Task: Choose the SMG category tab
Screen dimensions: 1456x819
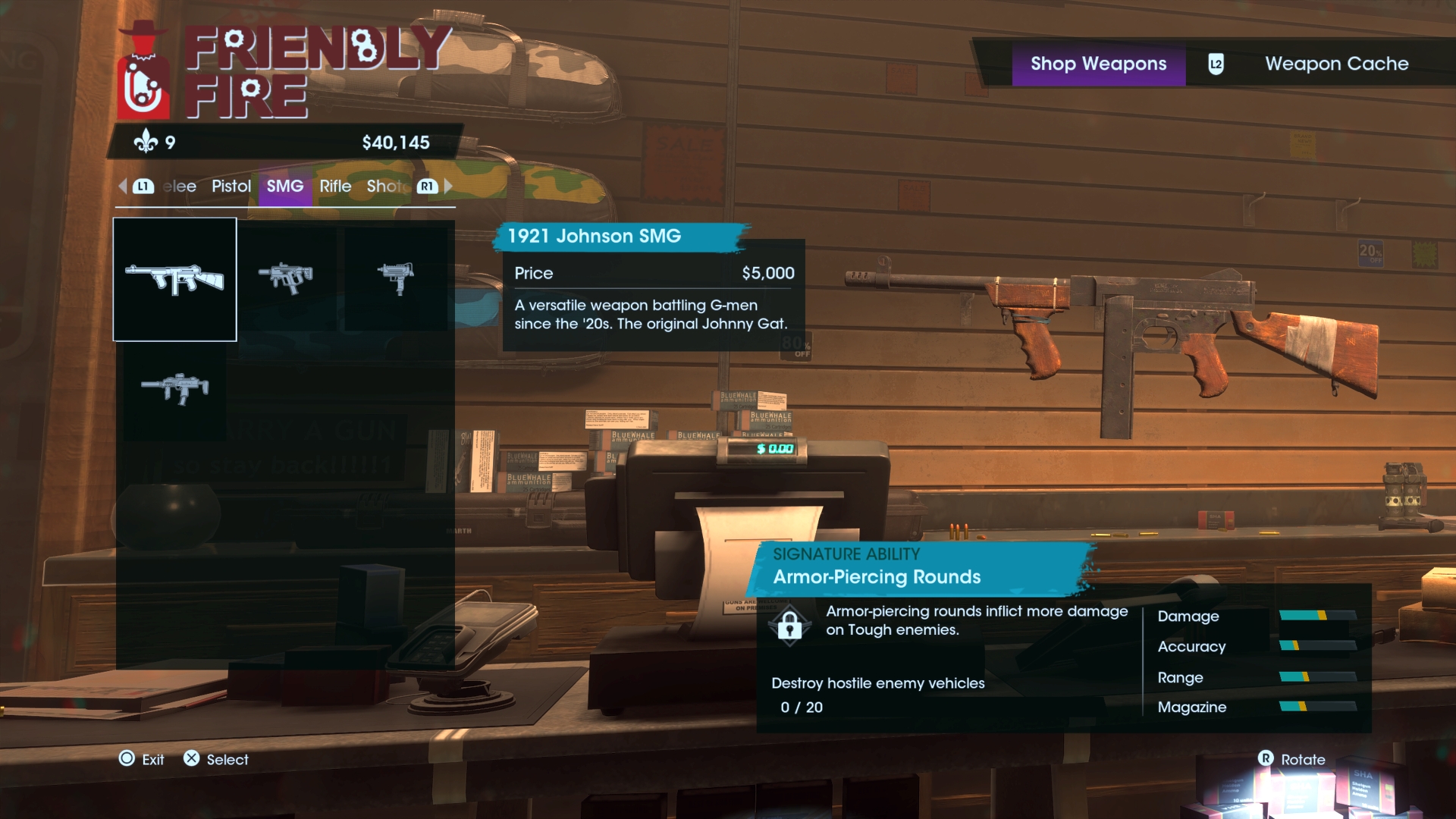Action: click(x=284, y=187)
